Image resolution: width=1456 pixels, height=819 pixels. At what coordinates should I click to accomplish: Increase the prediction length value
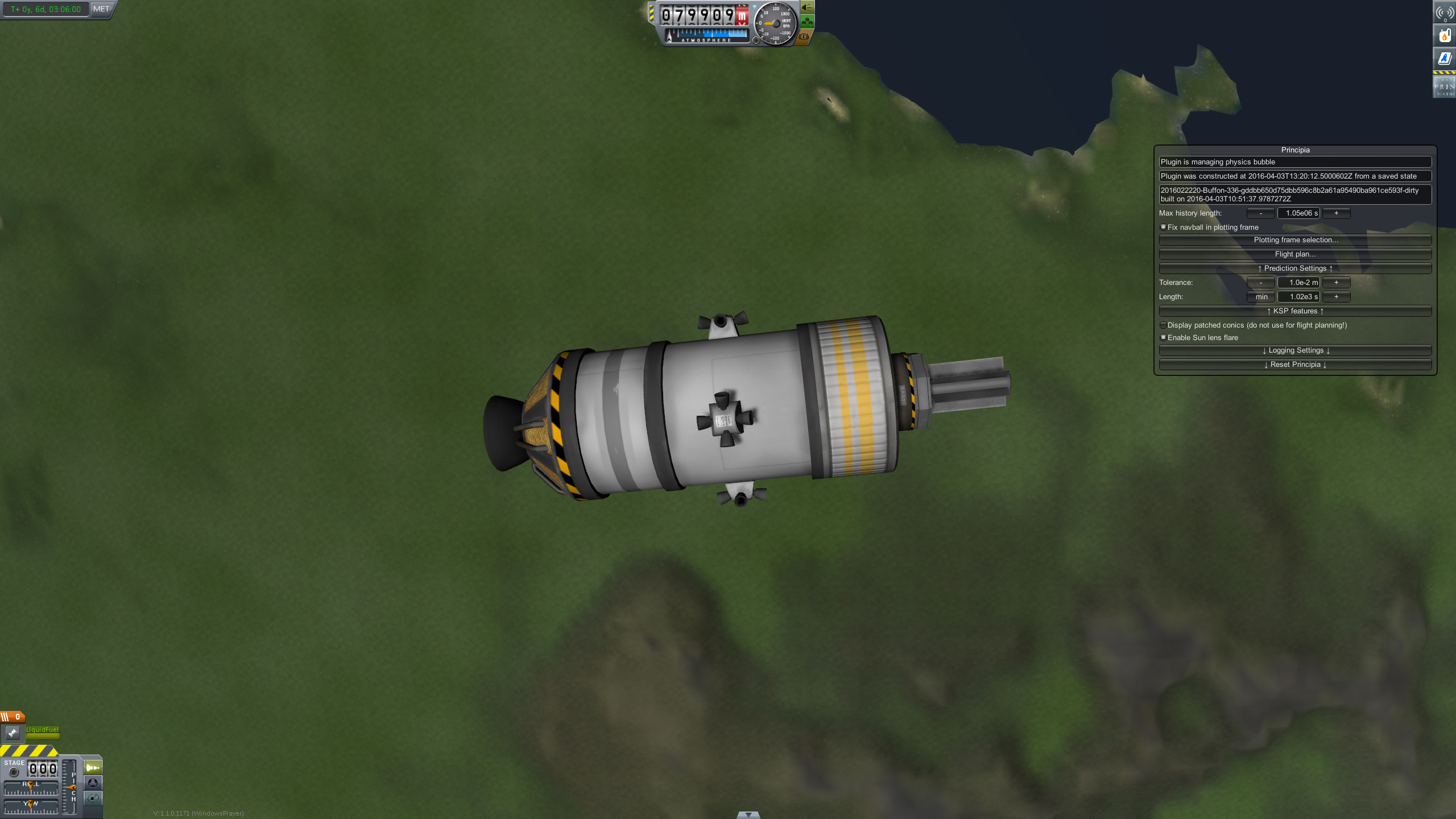click(x=1336, y=297)
